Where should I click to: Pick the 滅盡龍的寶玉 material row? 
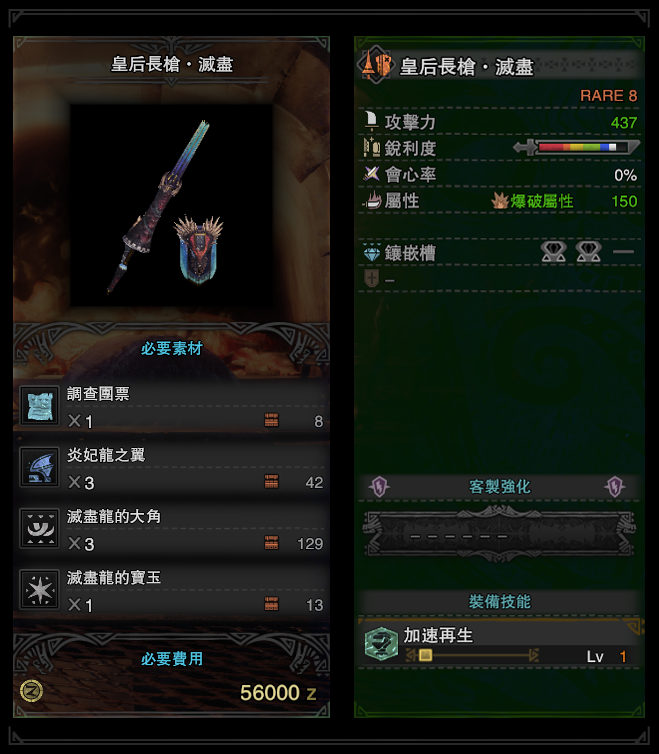pyautogui.click(x=172, y=591)
